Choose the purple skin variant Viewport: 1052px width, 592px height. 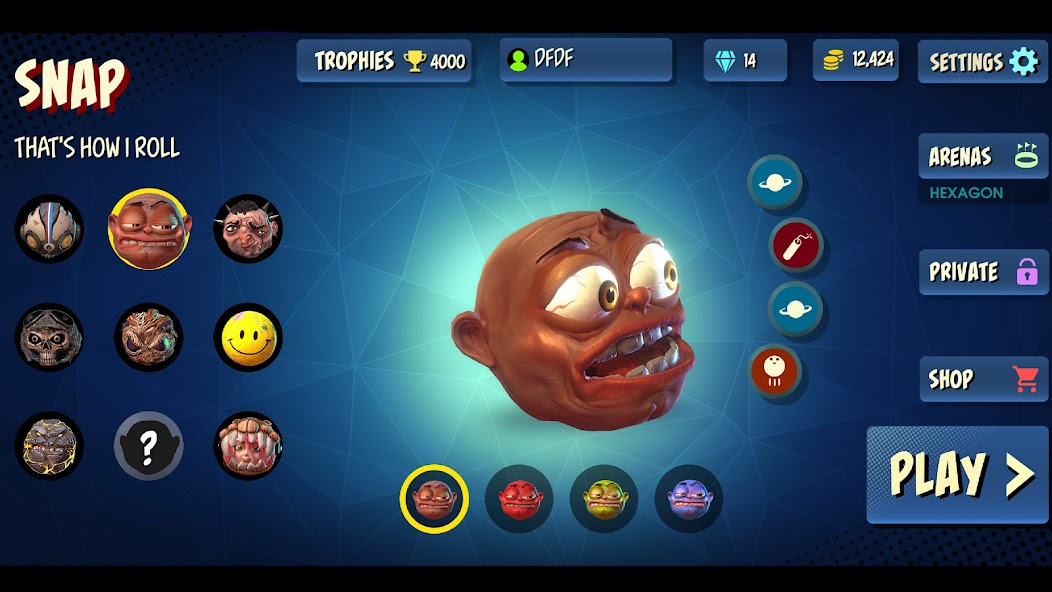[x=688, y=498]
